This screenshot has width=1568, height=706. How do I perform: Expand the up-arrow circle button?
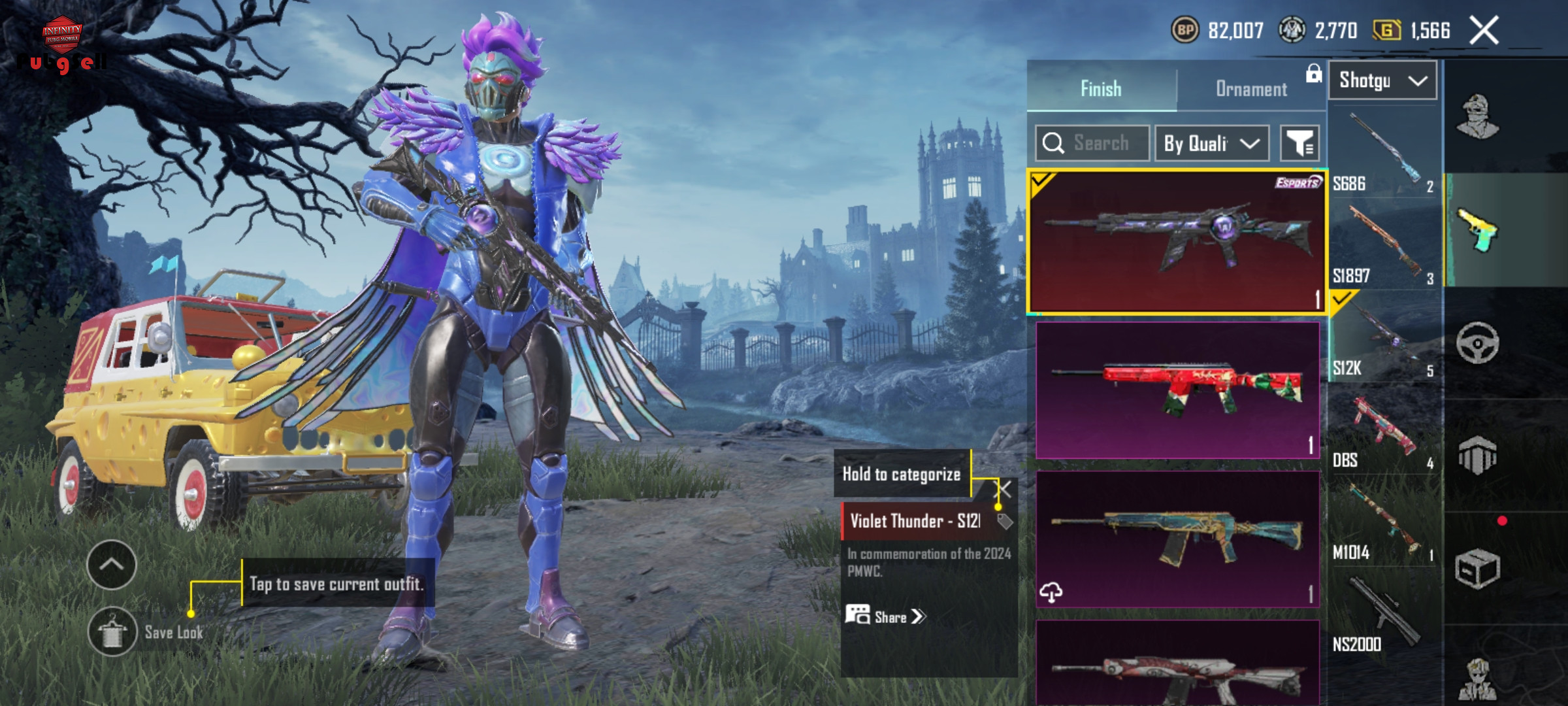(111, 565)
